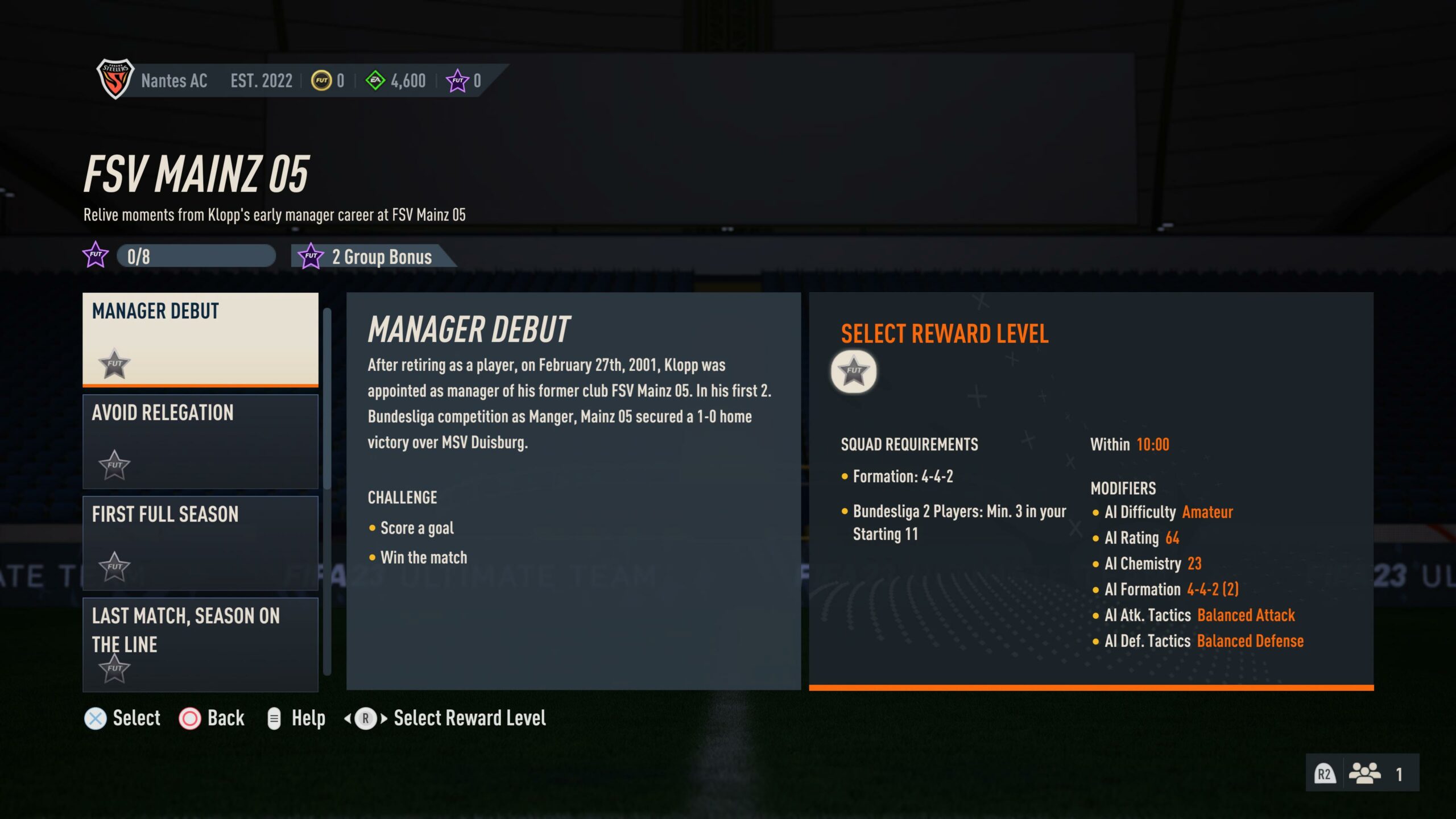Click the challenge list scrollbar
1456x819 pixels.
327,398
